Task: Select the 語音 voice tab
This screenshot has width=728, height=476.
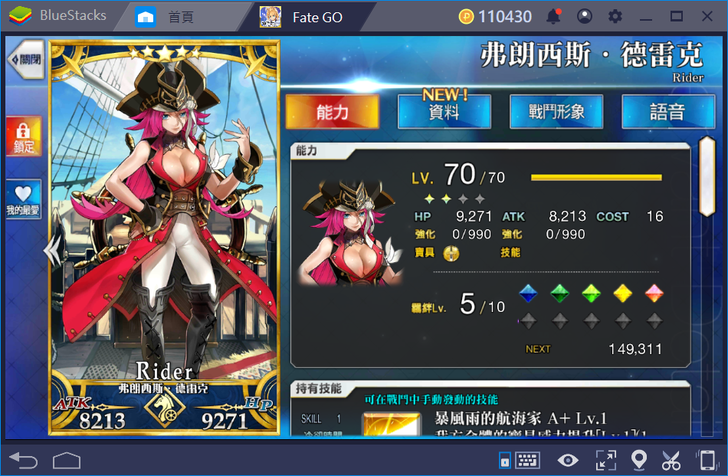Action: coord(668,112)
